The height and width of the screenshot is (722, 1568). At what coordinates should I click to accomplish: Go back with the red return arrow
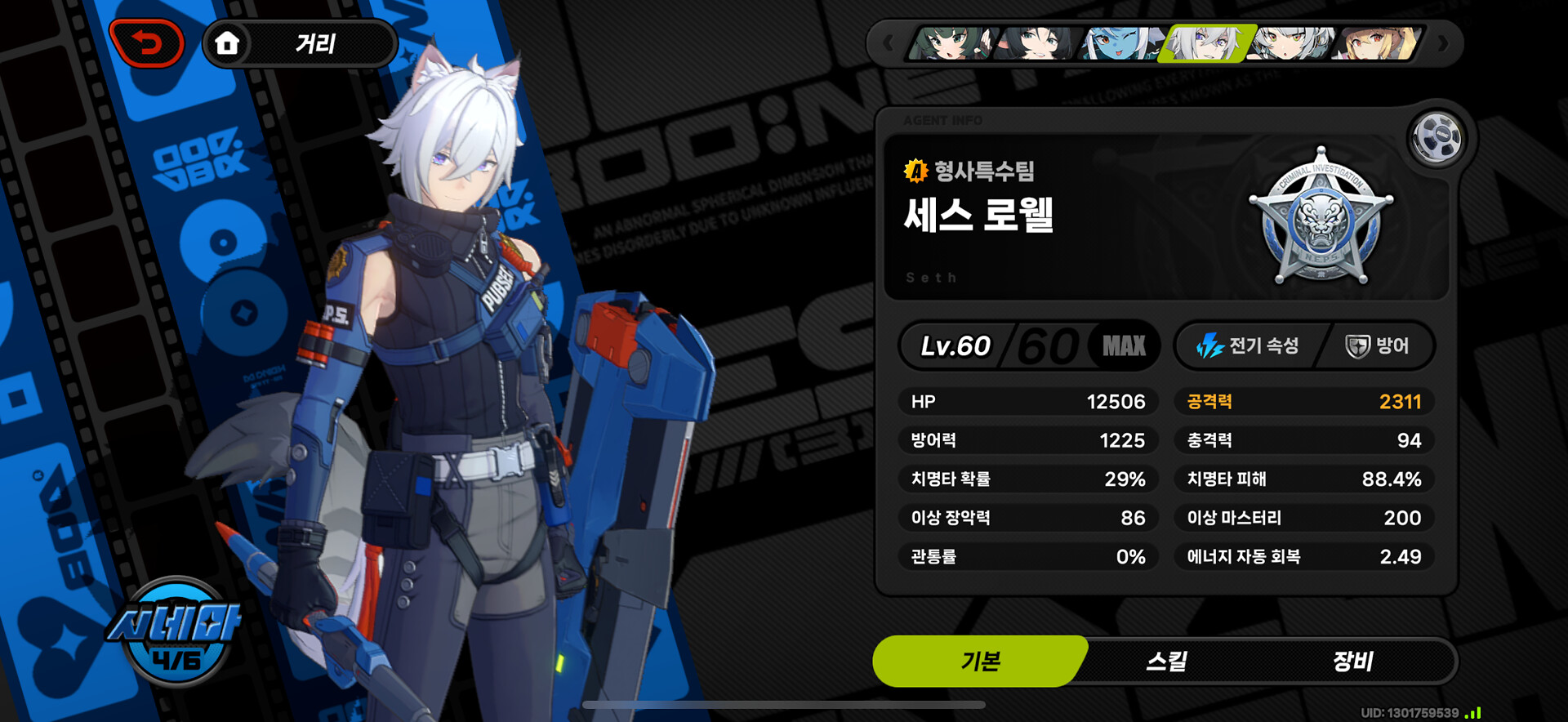(147, 43)
